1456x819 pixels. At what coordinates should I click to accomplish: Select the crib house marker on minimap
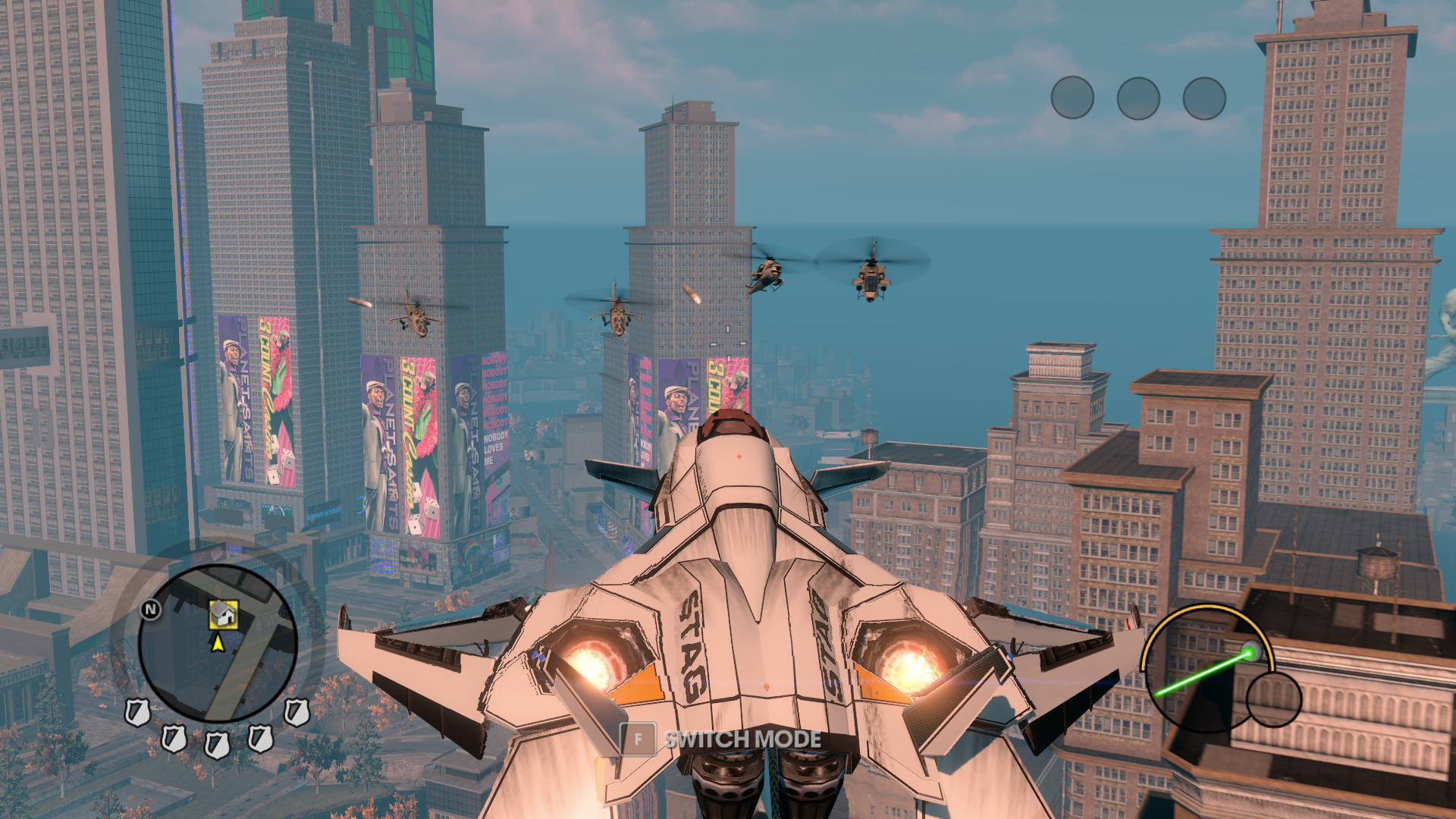224,614
